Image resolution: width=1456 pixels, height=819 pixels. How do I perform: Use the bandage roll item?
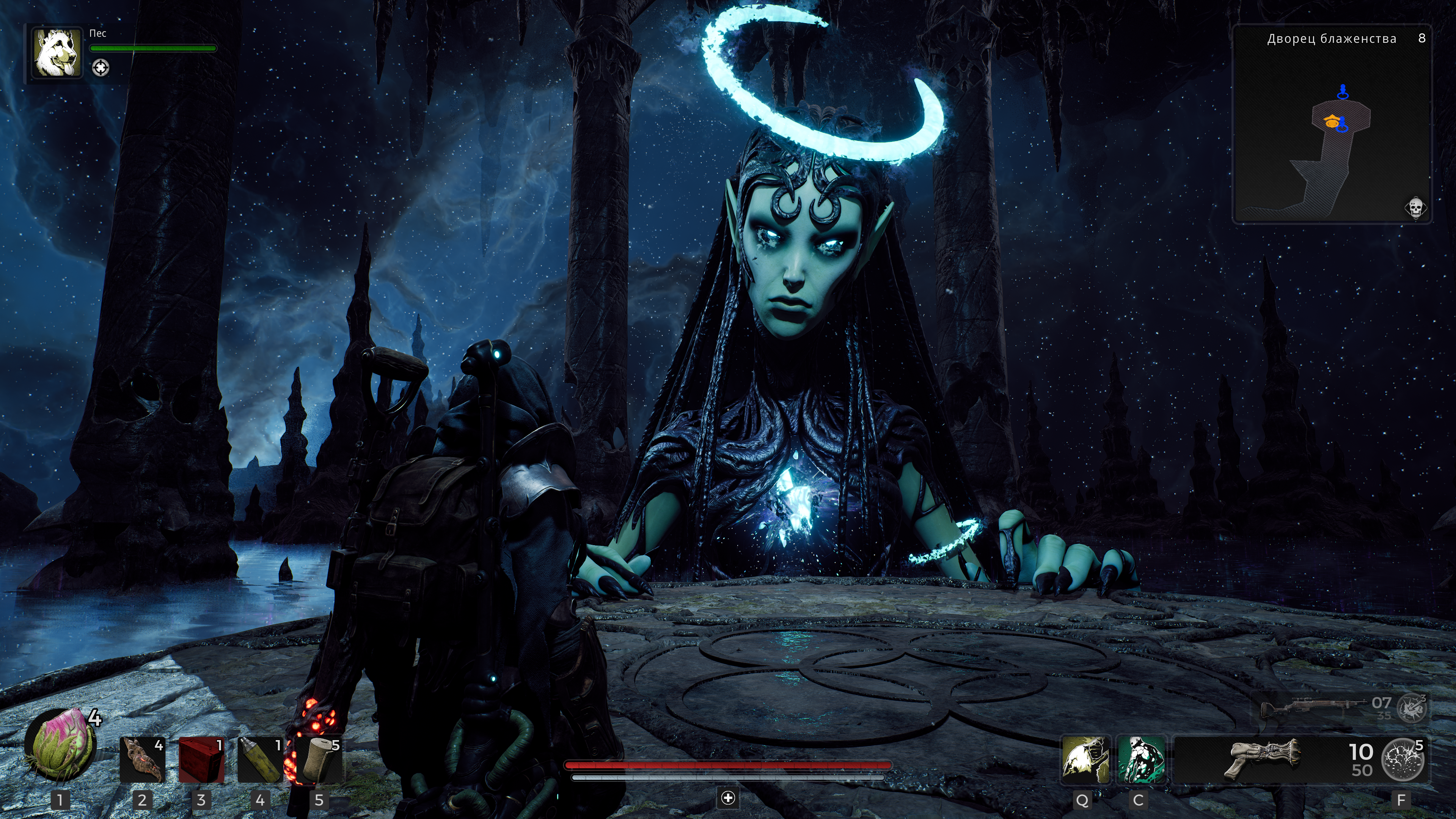point(319,759)
